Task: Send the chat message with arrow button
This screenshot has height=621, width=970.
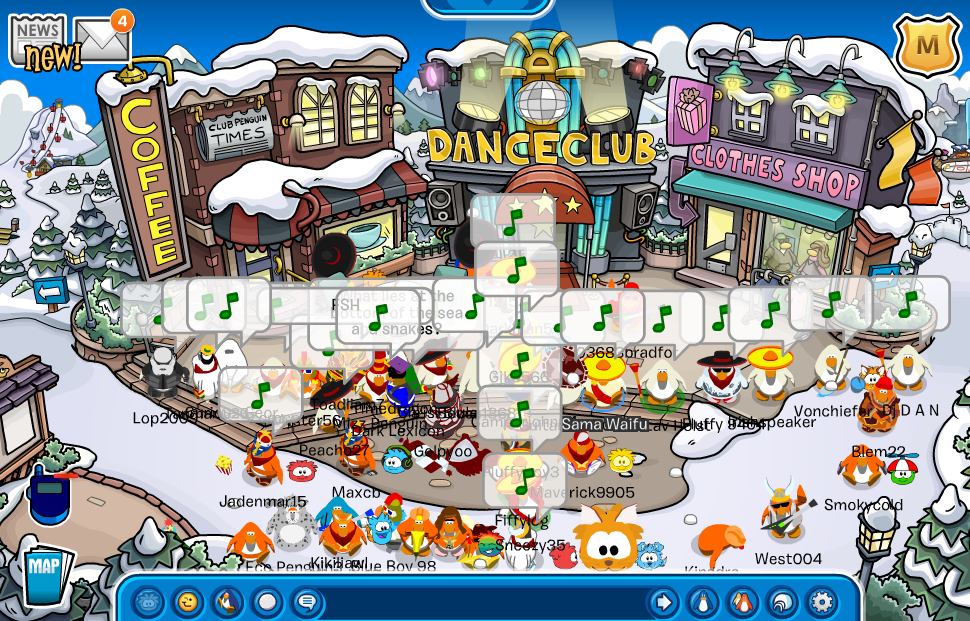Action: point(663,602)
